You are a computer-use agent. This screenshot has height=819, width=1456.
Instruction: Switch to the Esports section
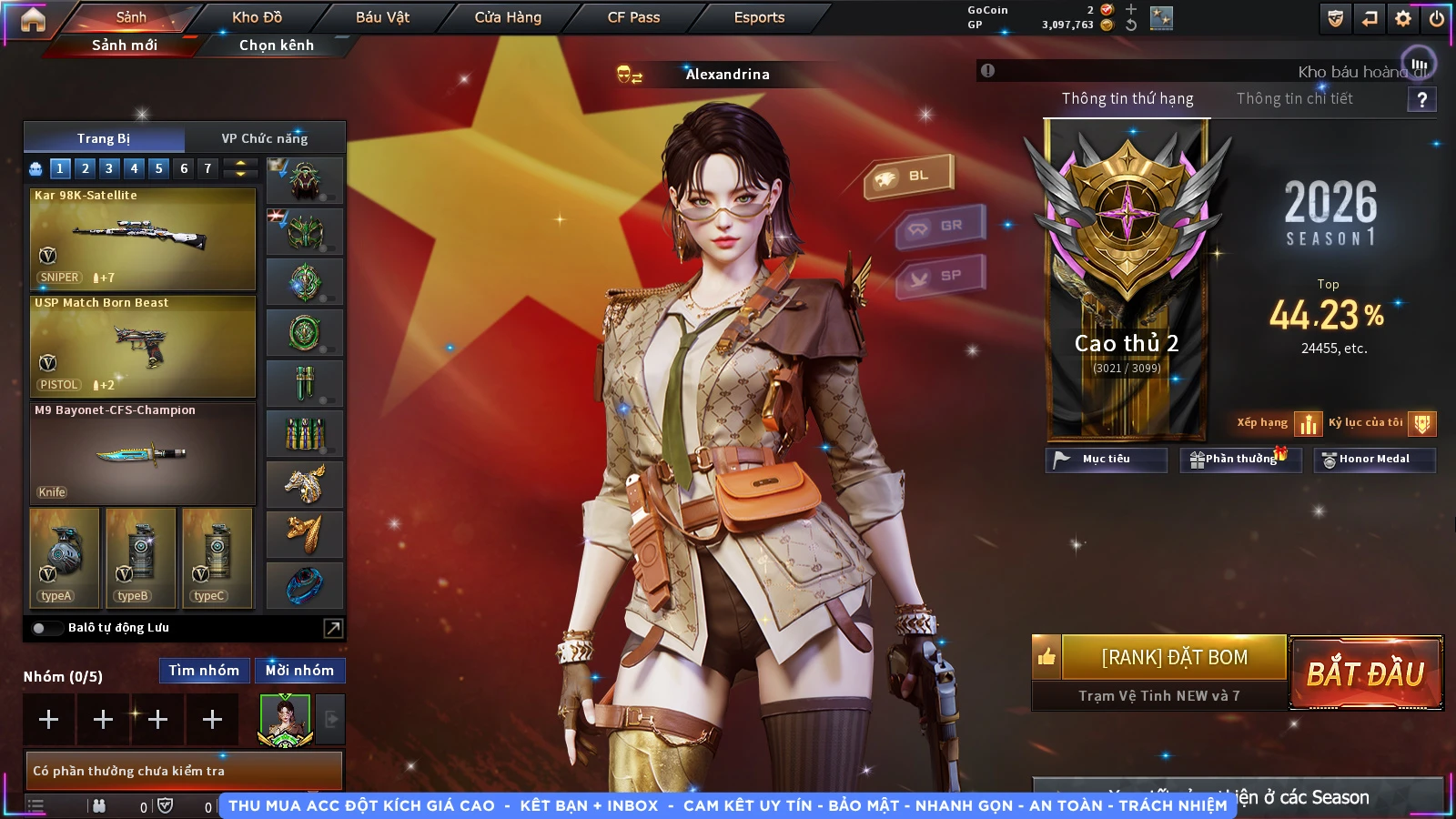759,17
